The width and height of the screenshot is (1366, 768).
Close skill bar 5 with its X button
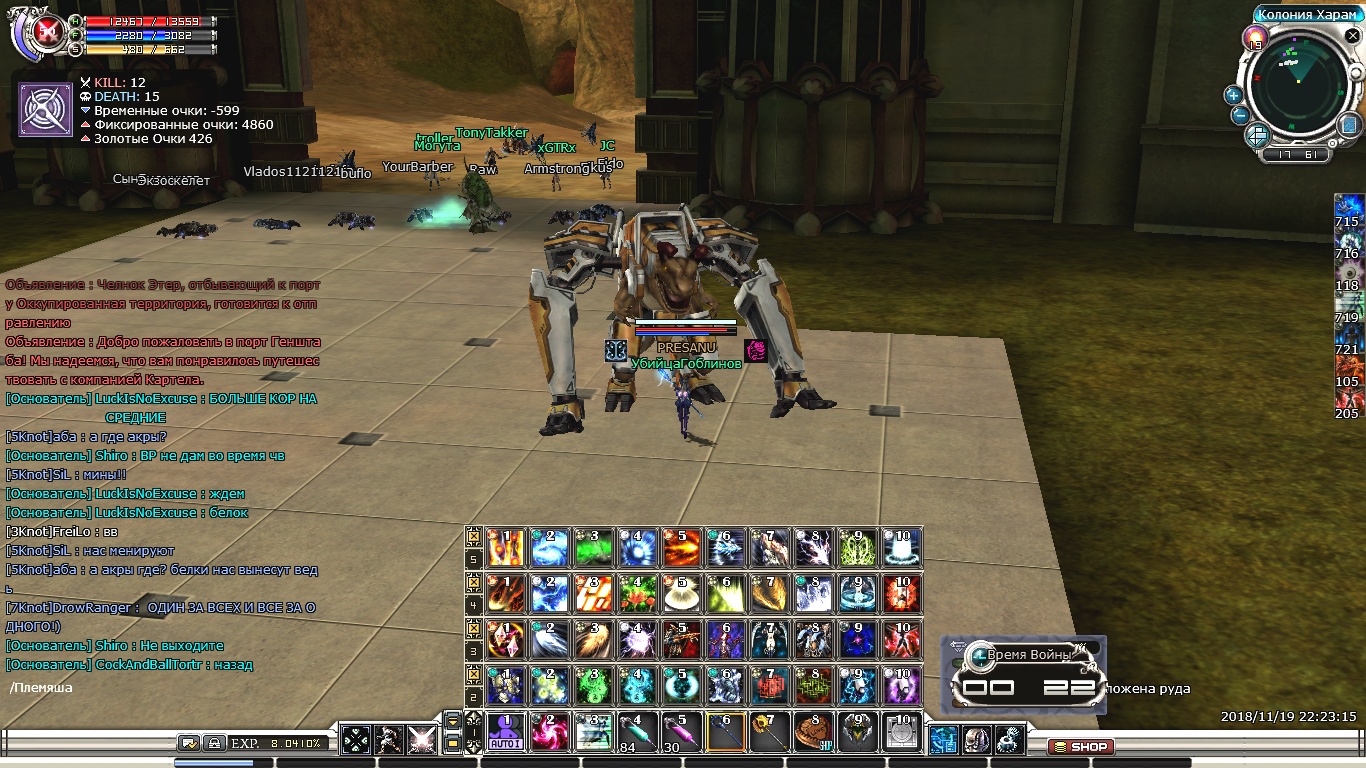[x=474, y=537]
